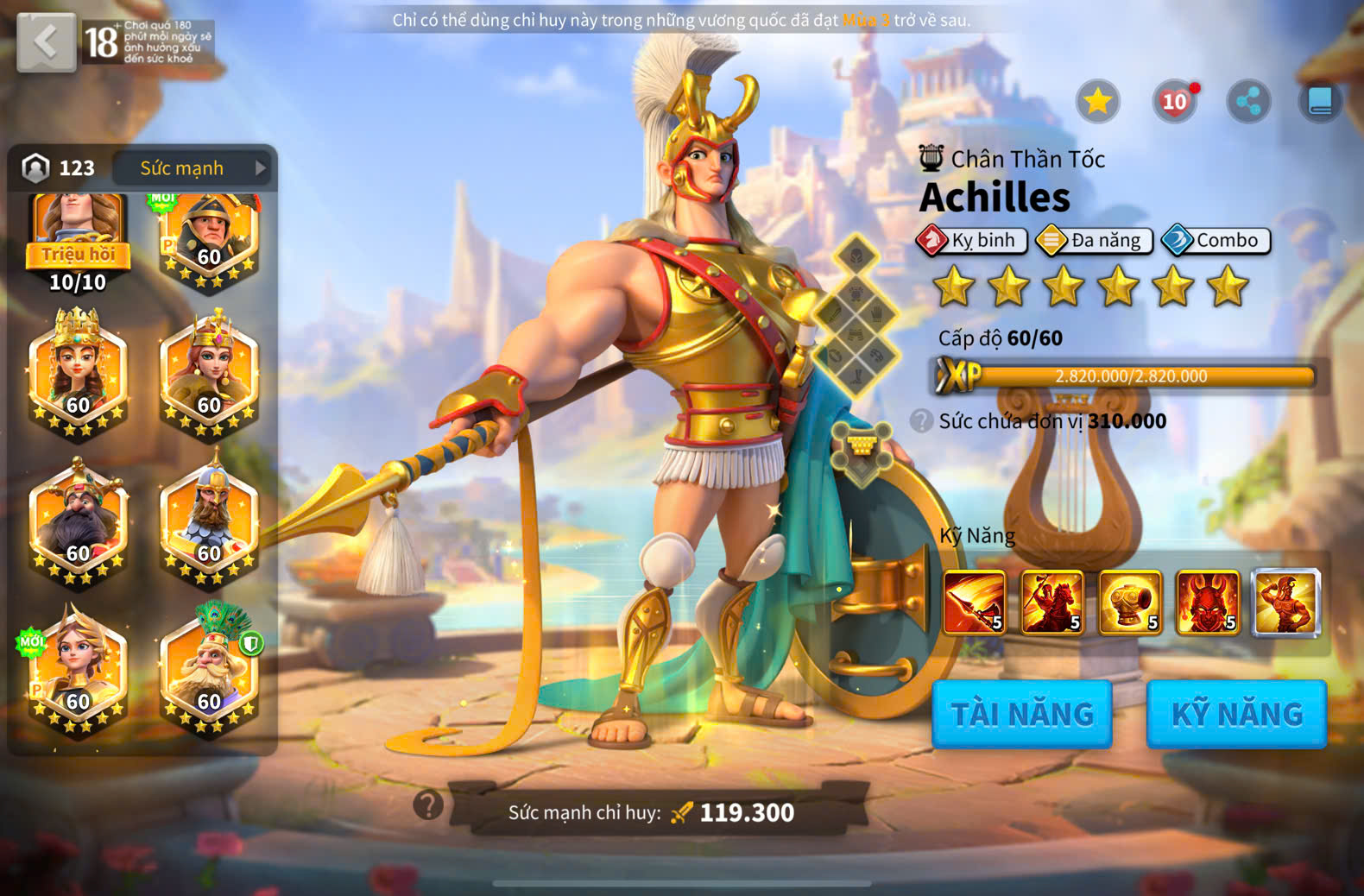Open the diamond-shaped equipment slots panel

856,315
